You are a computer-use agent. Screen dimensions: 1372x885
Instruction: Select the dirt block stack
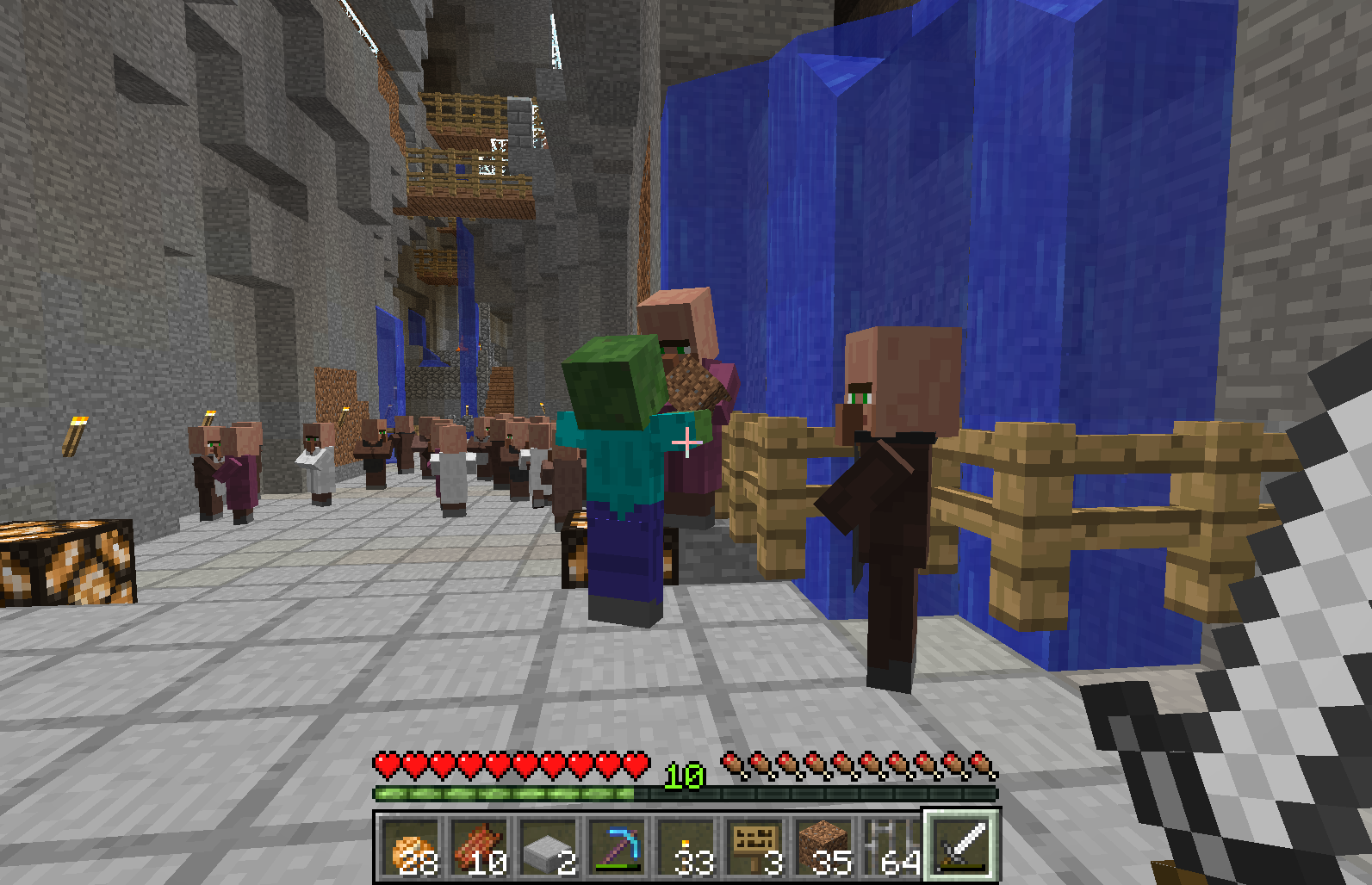tap(824, 847)
